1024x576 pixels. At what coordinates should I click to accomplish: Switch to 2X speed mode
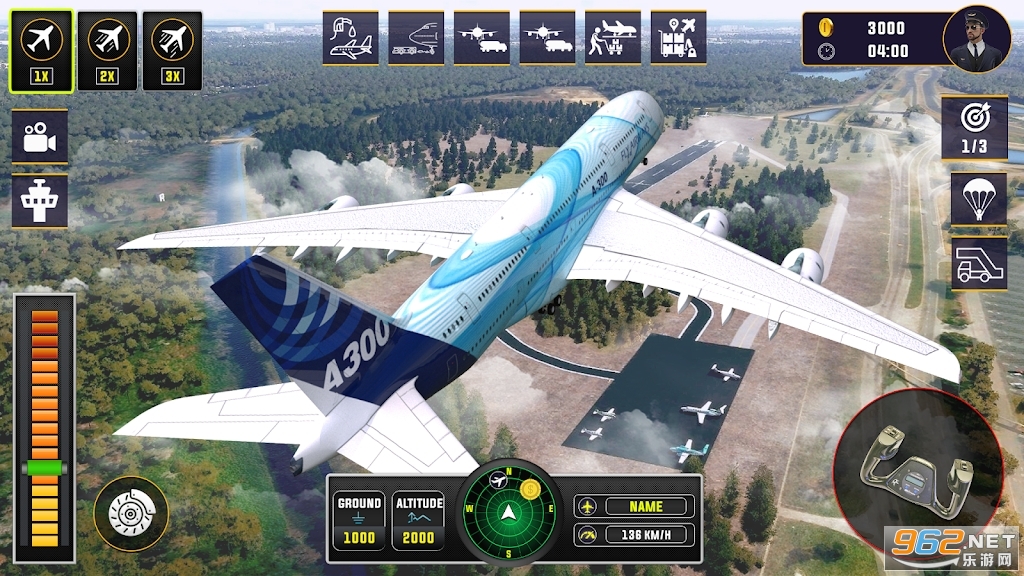(107, 50)
